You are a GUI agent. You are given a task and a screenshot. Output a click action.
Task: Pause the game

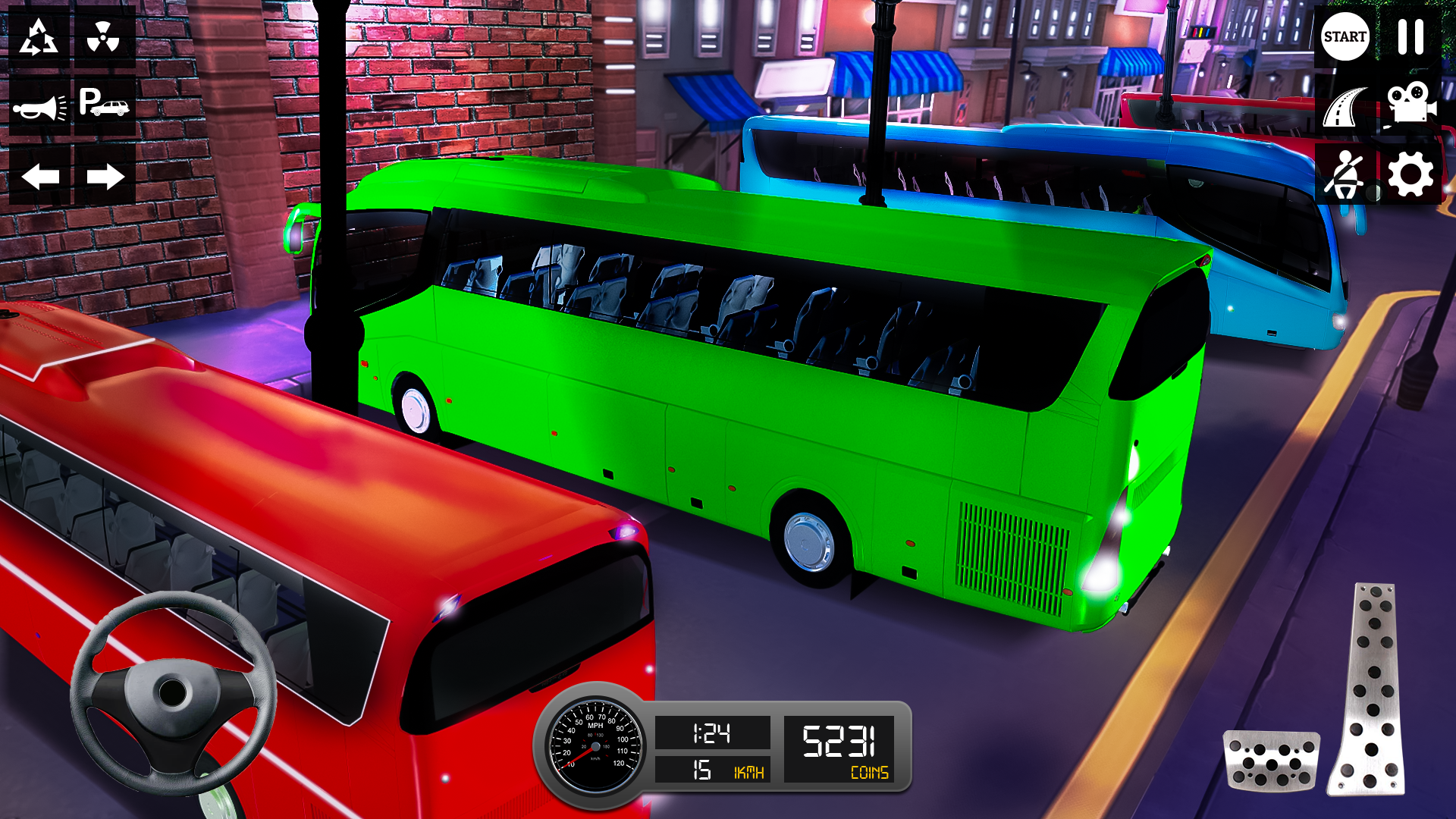1413,36
